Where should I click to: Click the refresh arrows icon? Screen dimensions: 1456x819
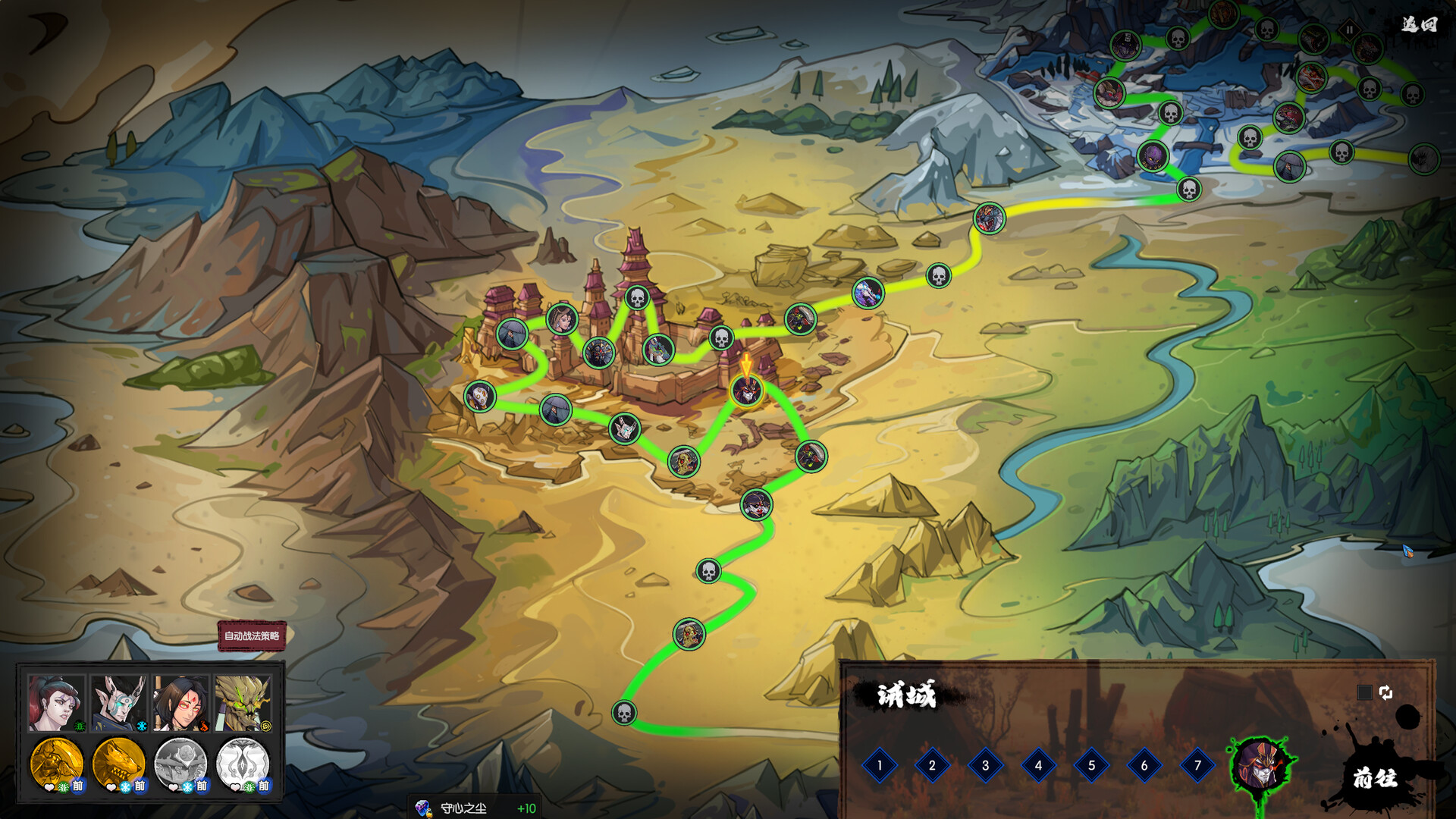[x=1385, y=692]
